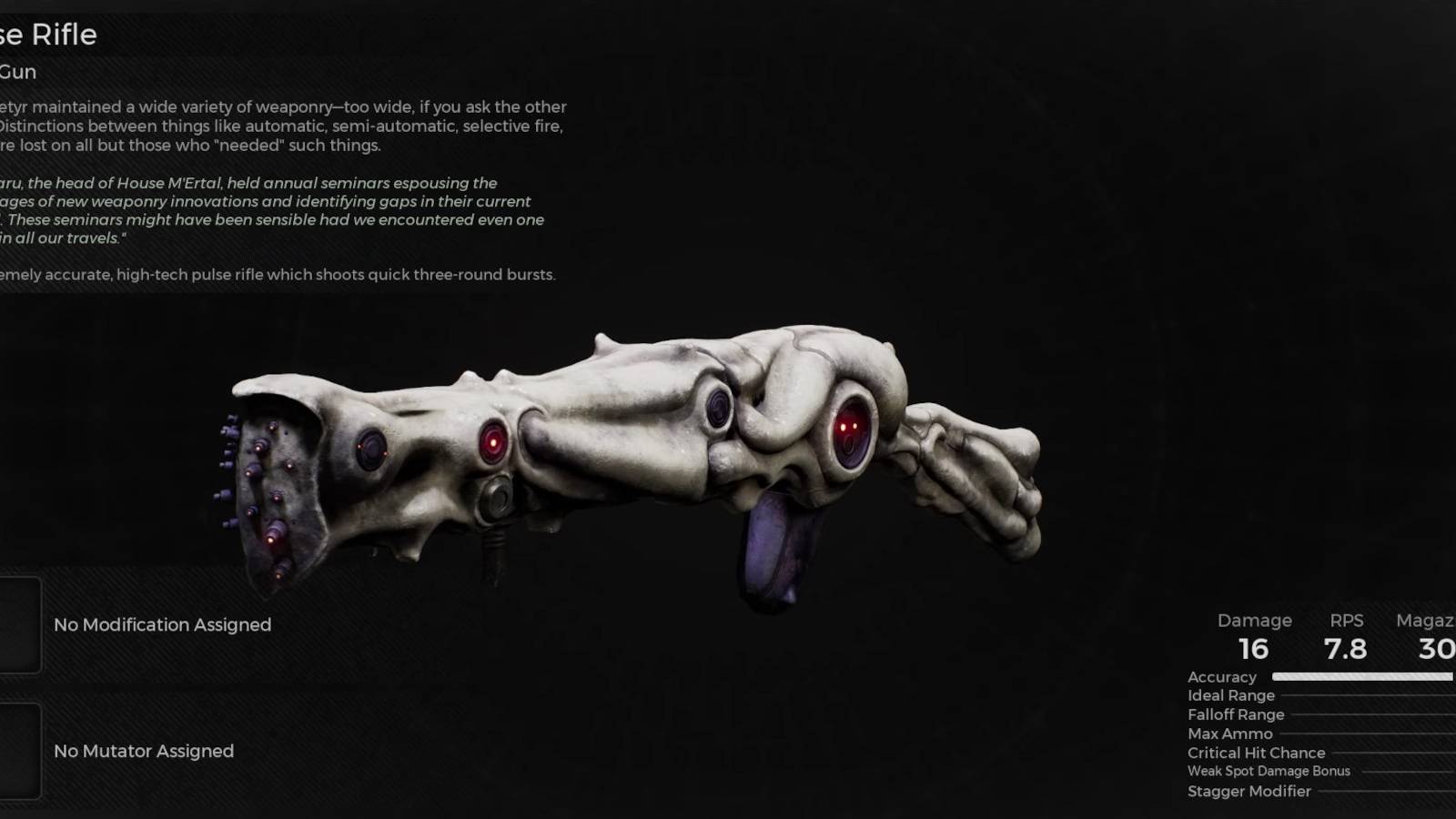
Task: Click the Stagger Modifier stat label
Action: 1249,791
